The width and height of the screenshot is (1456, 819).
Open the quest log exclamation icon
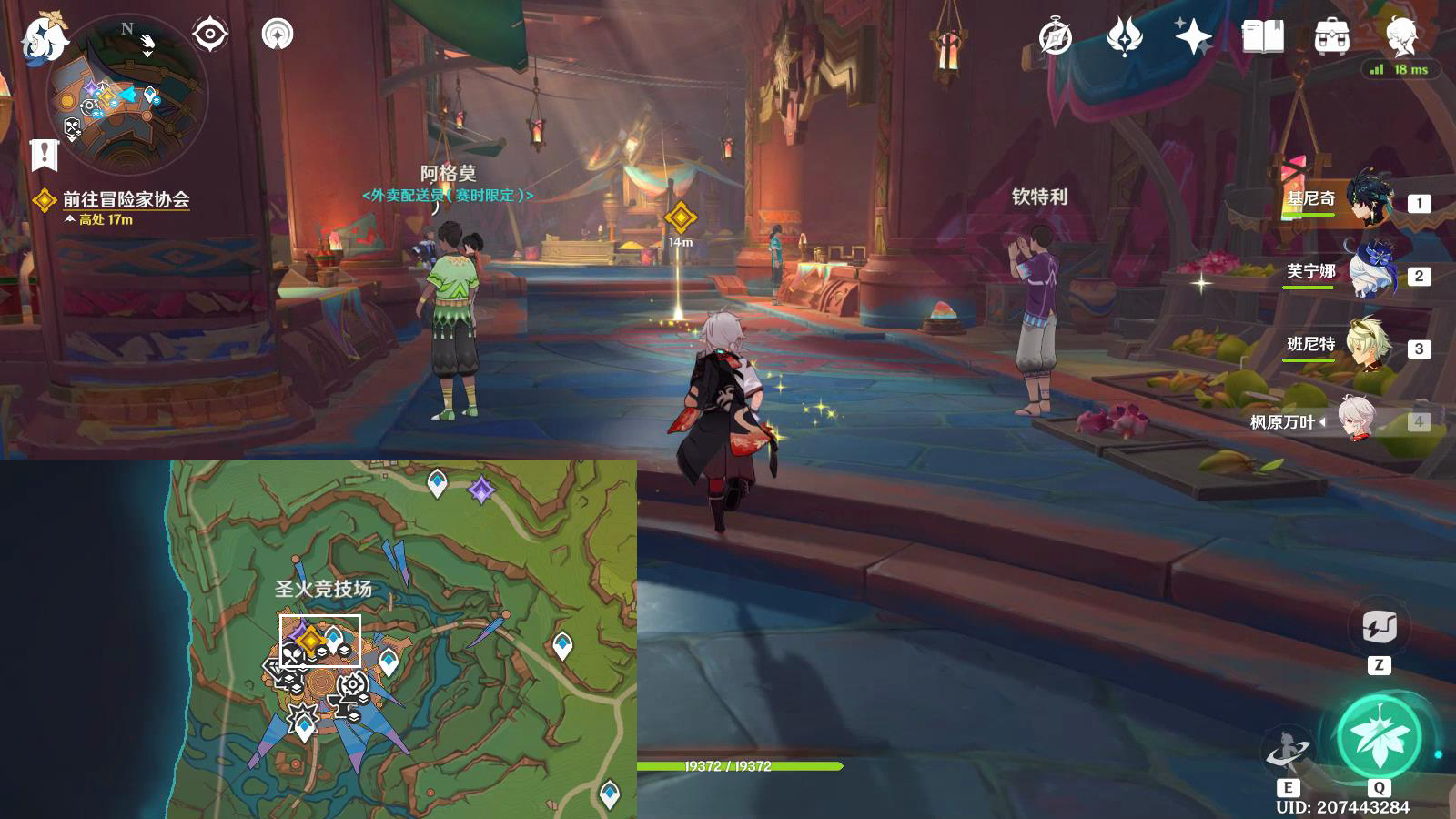[x=44, y=155]
